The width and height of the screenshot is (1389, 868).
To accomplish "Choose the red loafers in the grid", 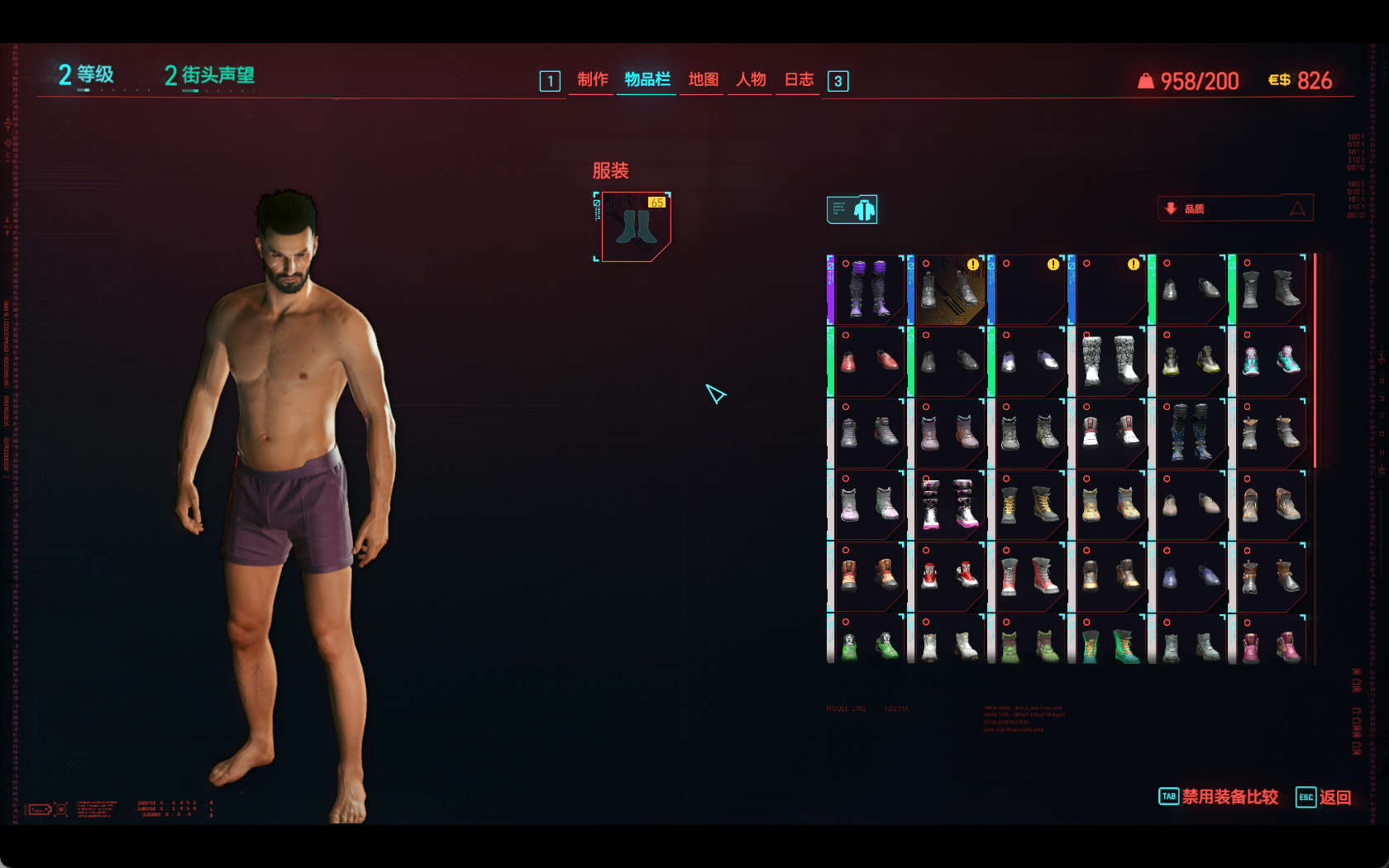I will pyautogui.click(x=866, y=361).
